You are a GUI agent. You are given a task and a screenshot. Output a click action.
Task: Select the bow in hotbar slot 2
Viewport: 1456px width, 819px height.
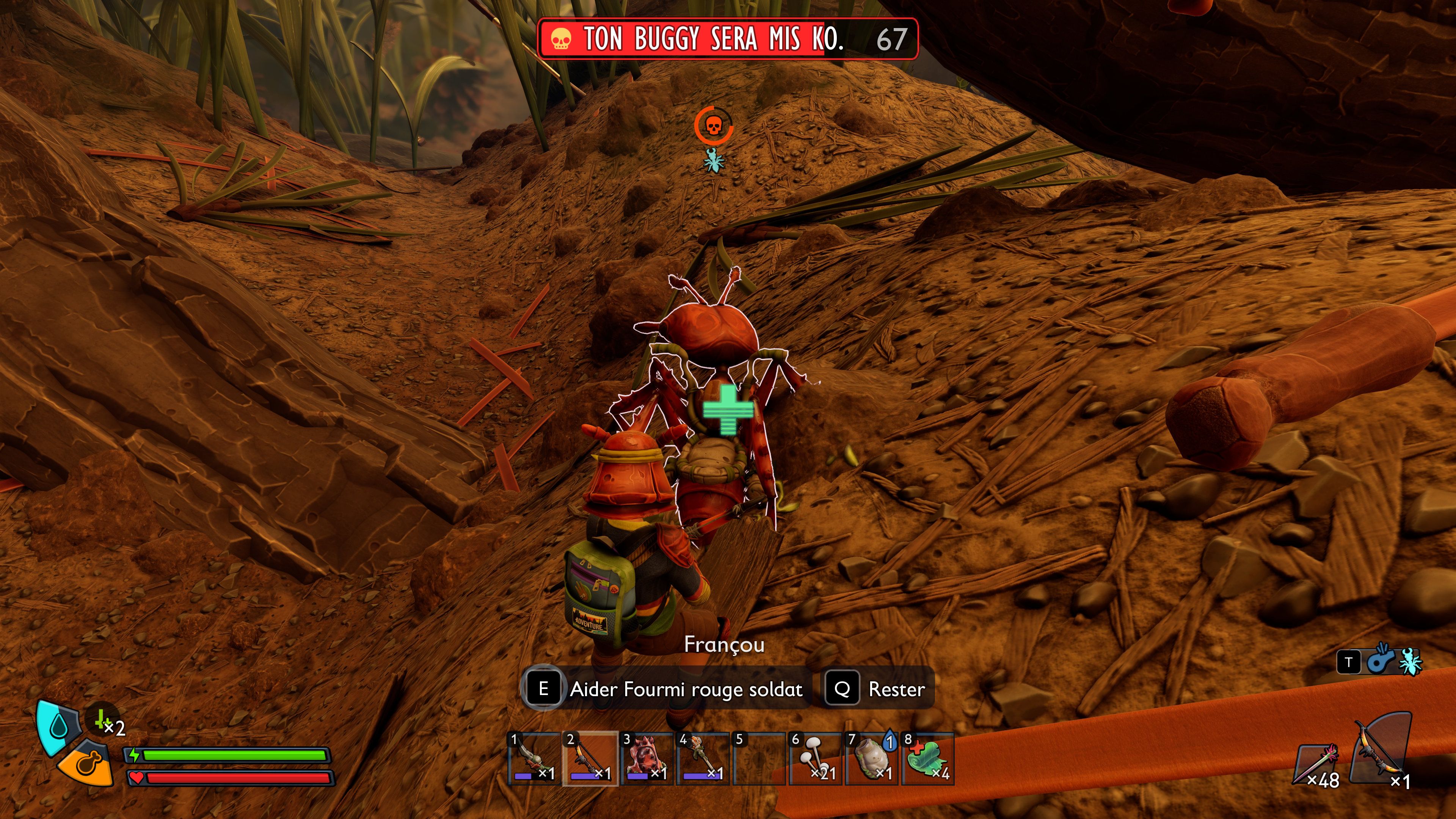coord(590,758)
